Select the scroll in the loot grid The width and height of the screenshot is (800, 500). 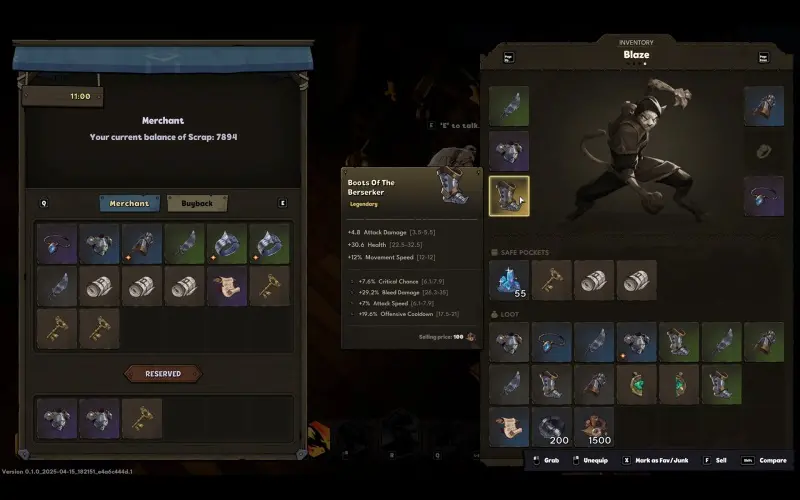coord(509,426)
